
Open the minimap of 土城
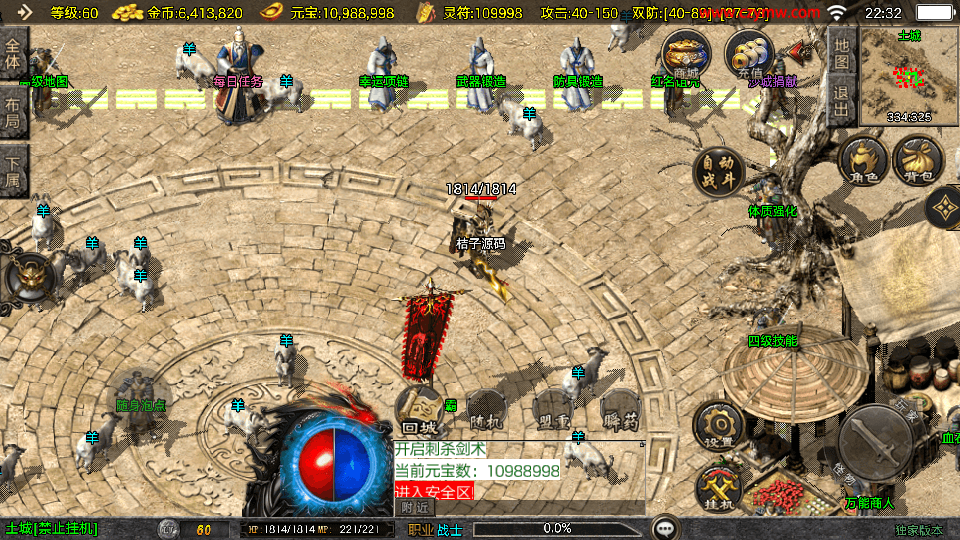coord(909,75)
